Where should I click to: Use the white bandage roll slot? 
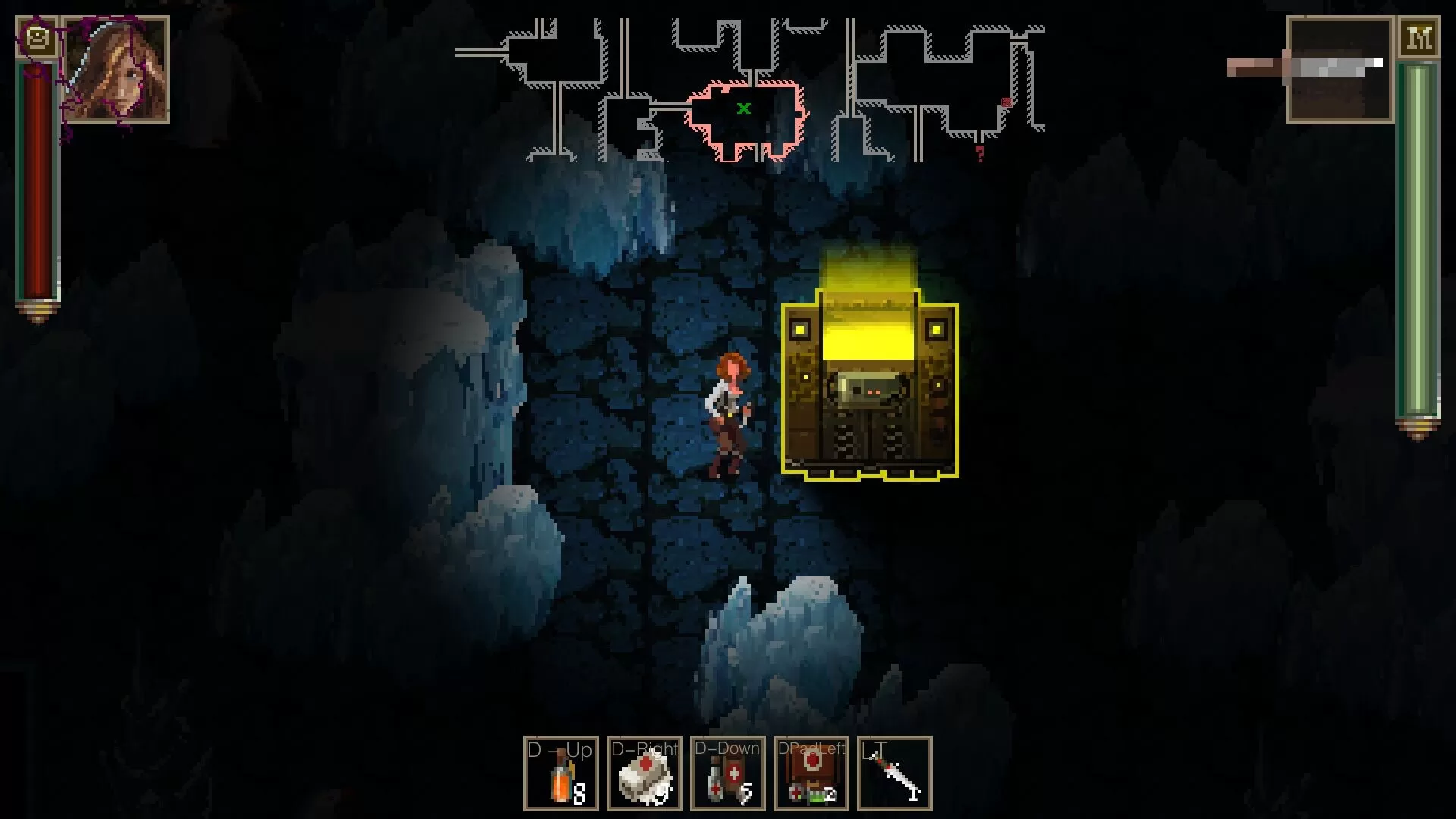645,773
